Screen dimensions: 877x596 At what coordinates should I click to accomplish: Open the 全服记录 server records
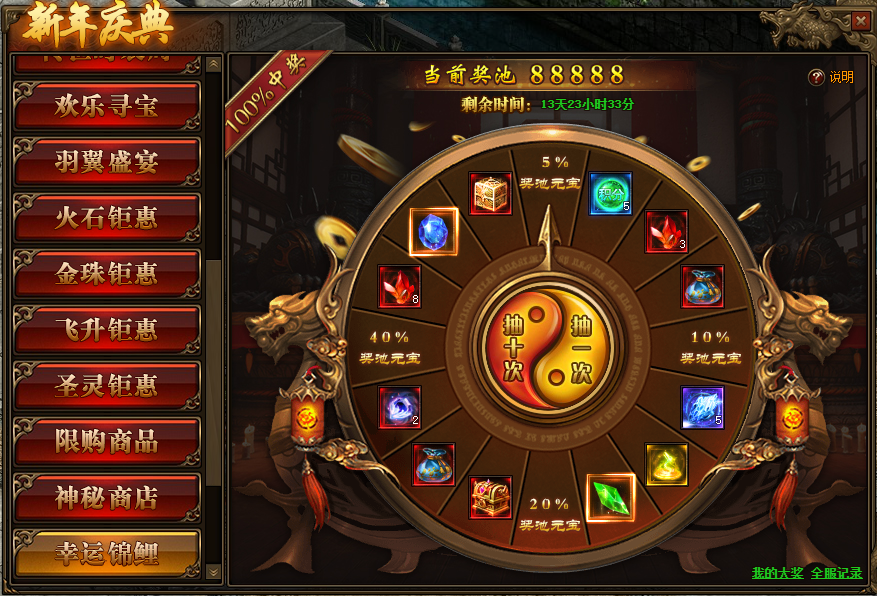click(x=836, y=573)
